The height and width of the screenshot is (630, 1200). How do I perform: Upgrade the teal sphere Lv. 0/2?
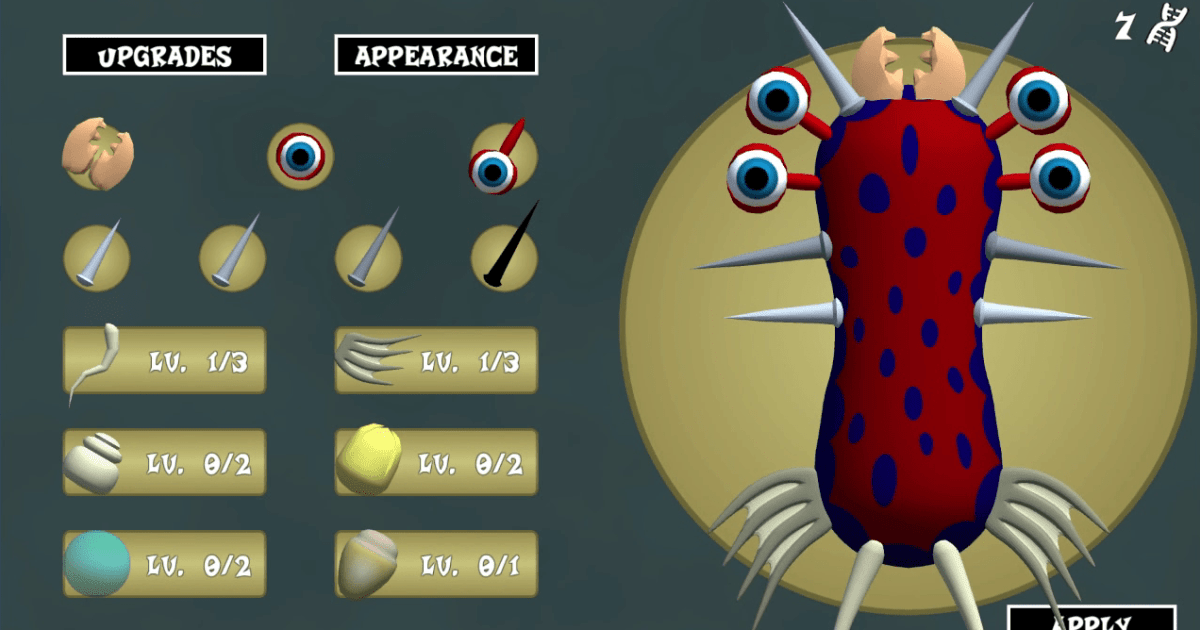coord(165,564)
